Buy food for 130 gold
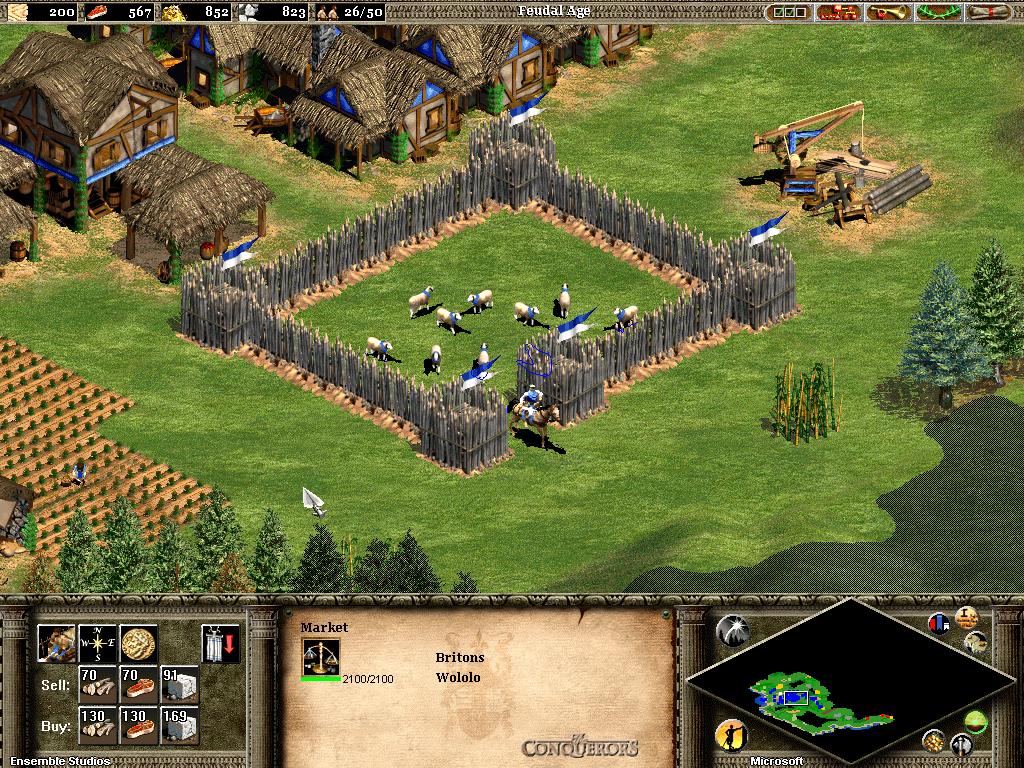The image size is (1024, 768). 138,726
